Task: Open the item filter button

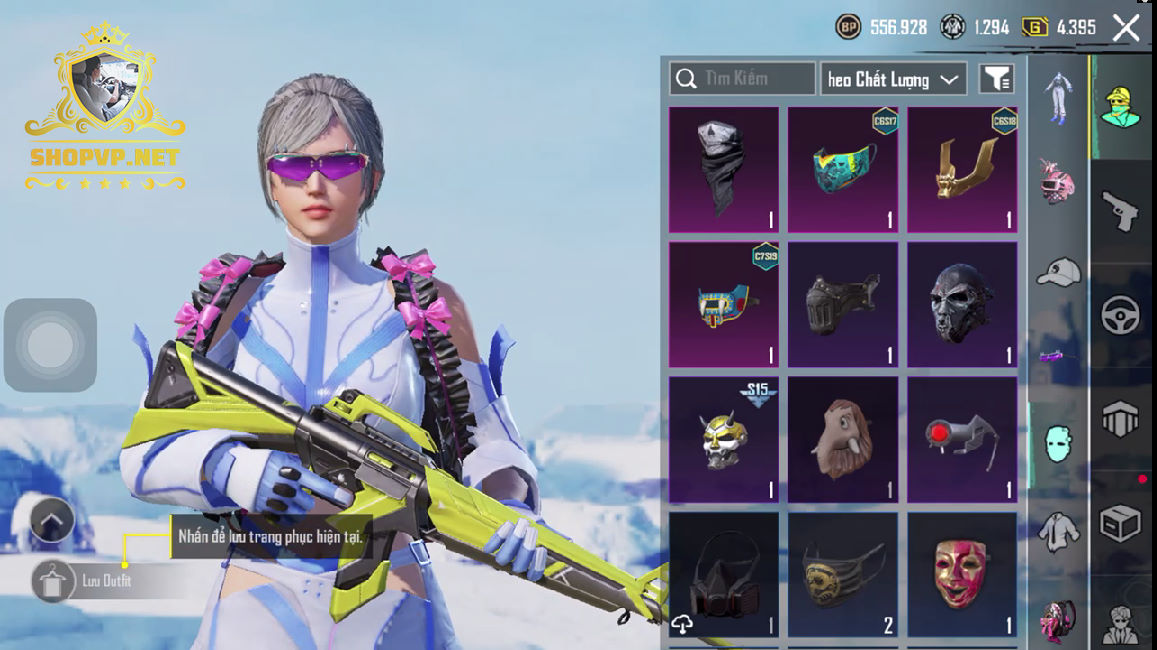Action: click(x=996, y=79)
